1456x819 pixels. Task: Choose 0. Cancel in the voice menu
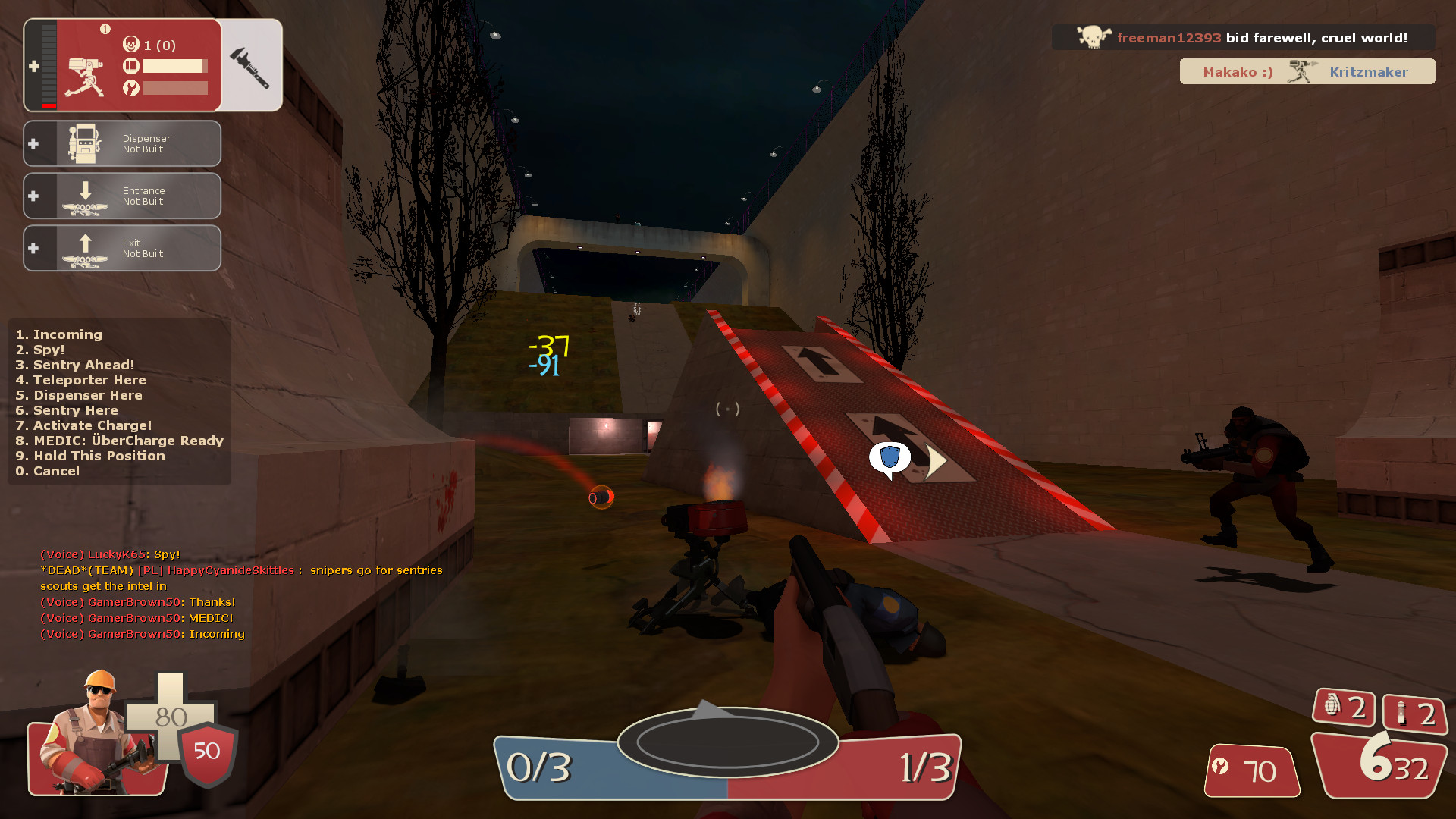tap(47, 471)
